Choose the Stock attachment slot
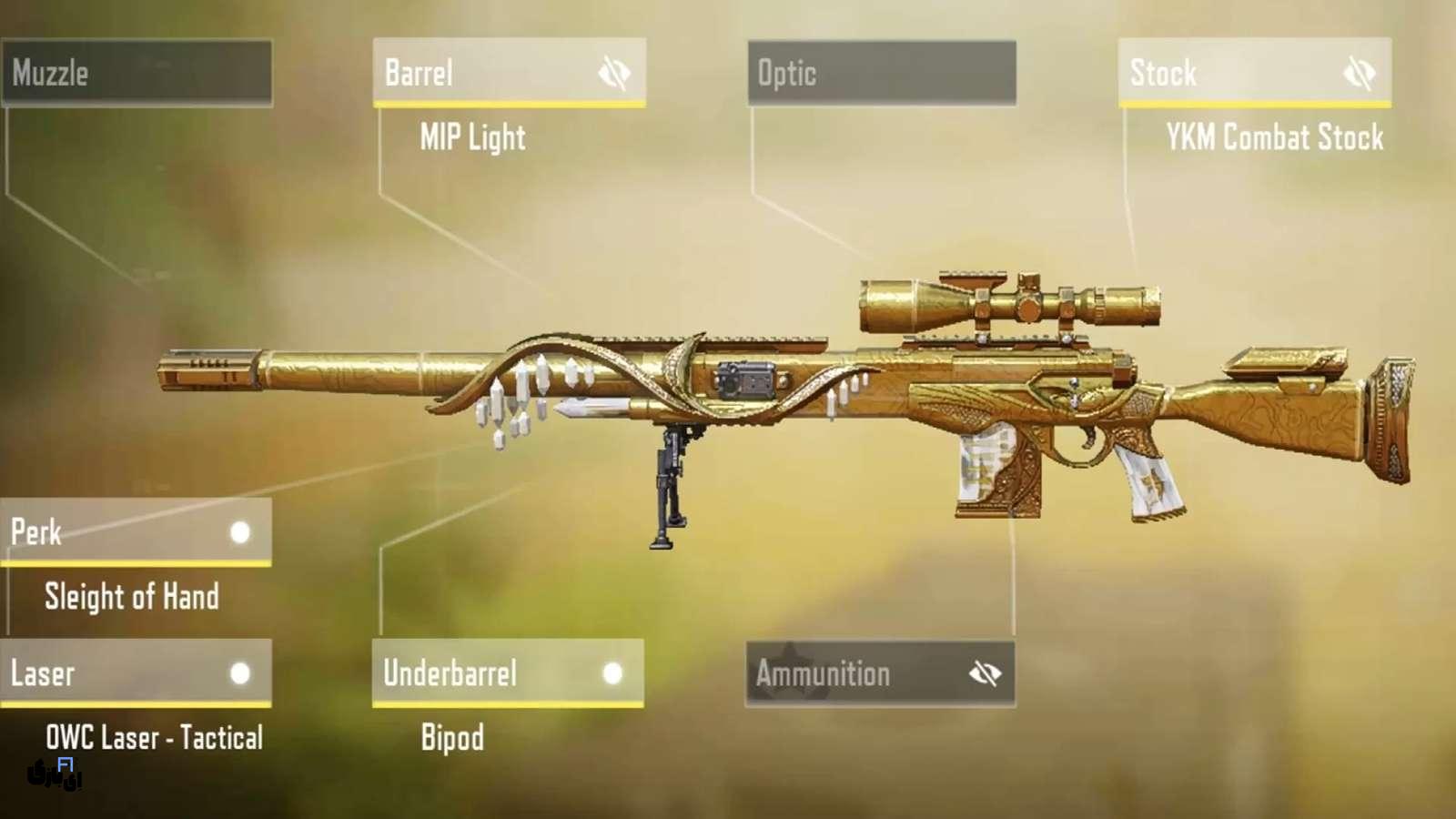The height and width of the screenshot is (819, 1456). pos(1228,73)
